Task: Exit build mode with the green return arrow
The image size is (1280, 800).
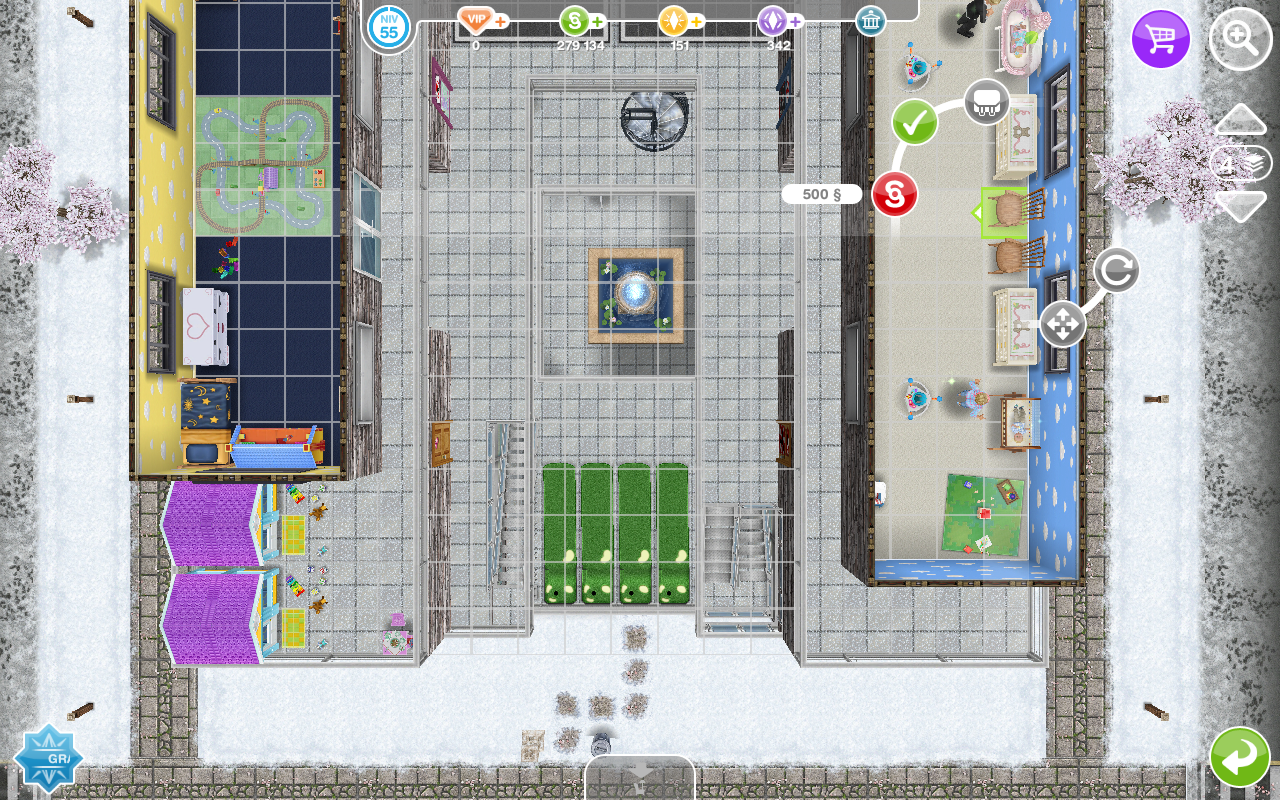Action: 1239,757
